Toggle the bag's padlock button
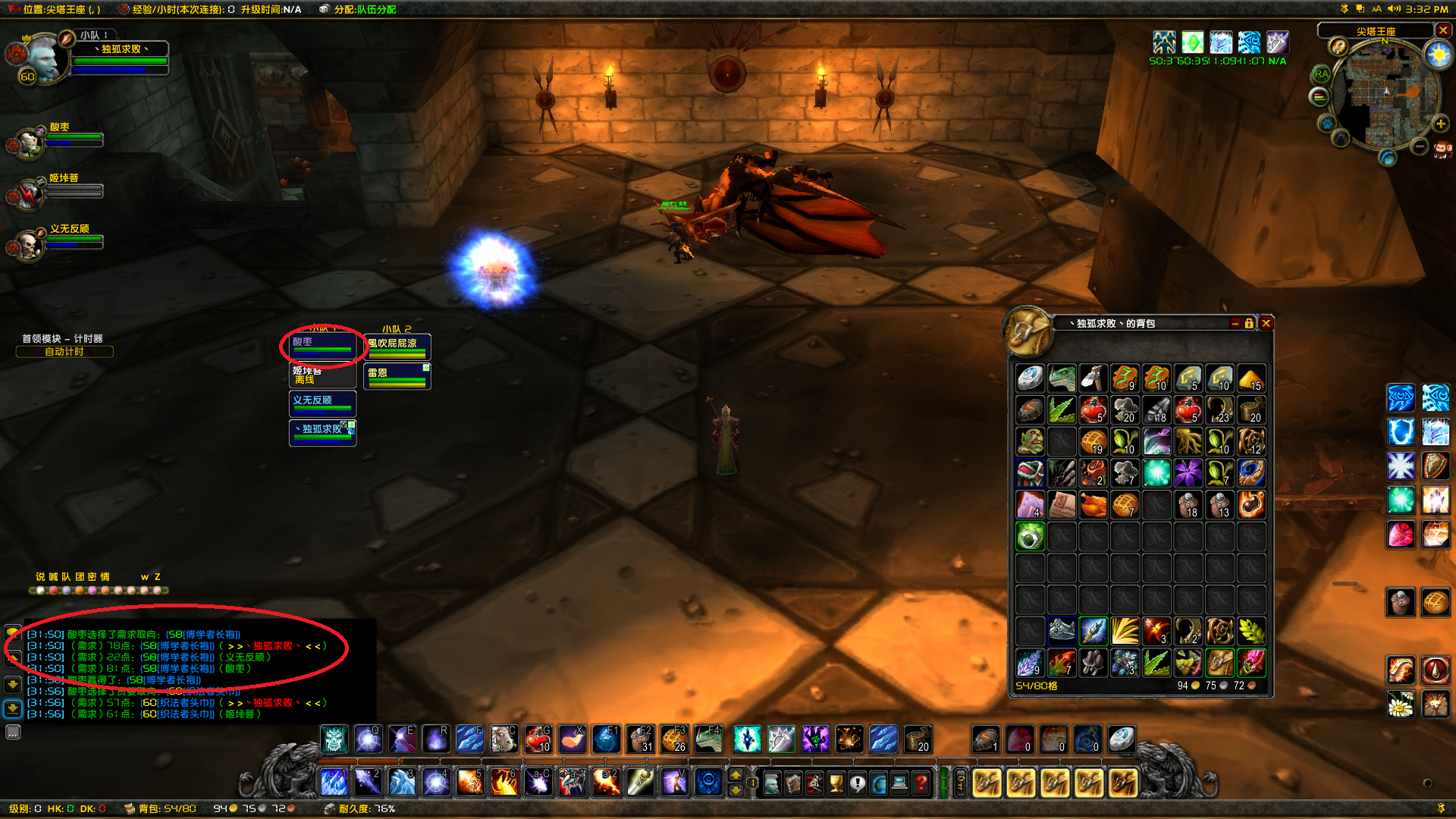This screenshot has width=1456, height=819. point(1249,323)
